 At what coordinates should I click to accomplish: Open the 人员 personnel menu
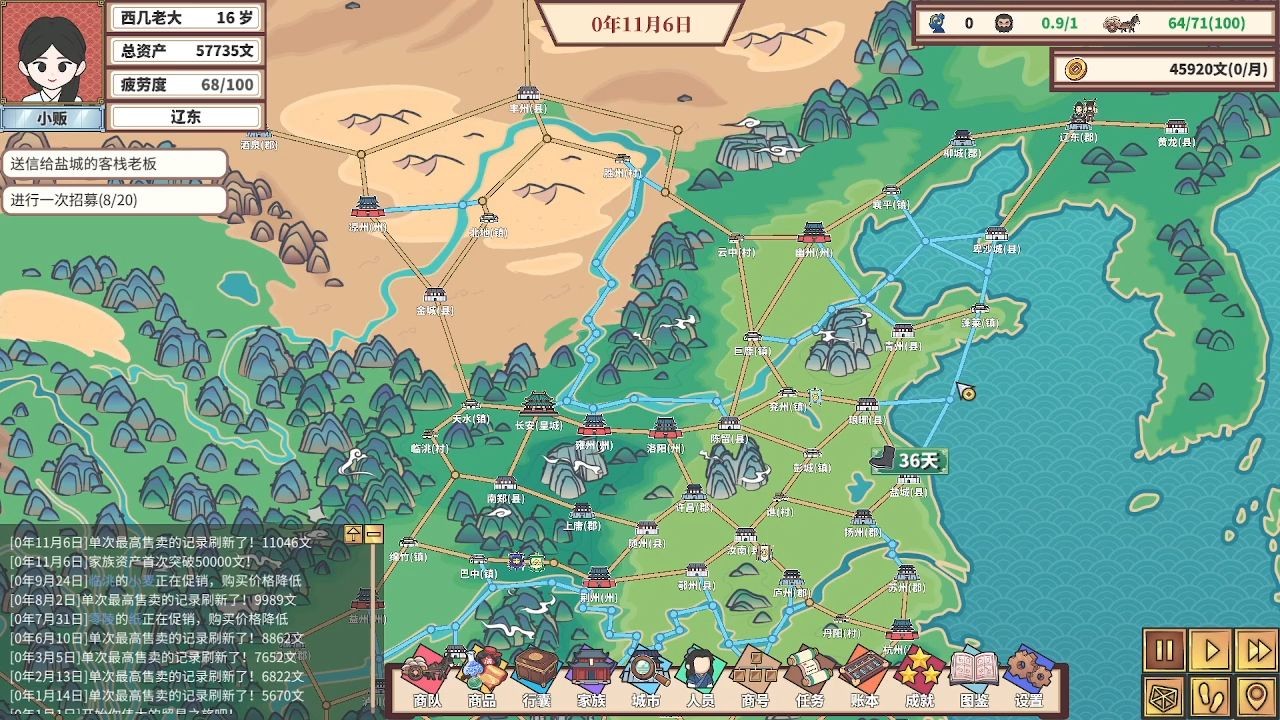(700, 677)
